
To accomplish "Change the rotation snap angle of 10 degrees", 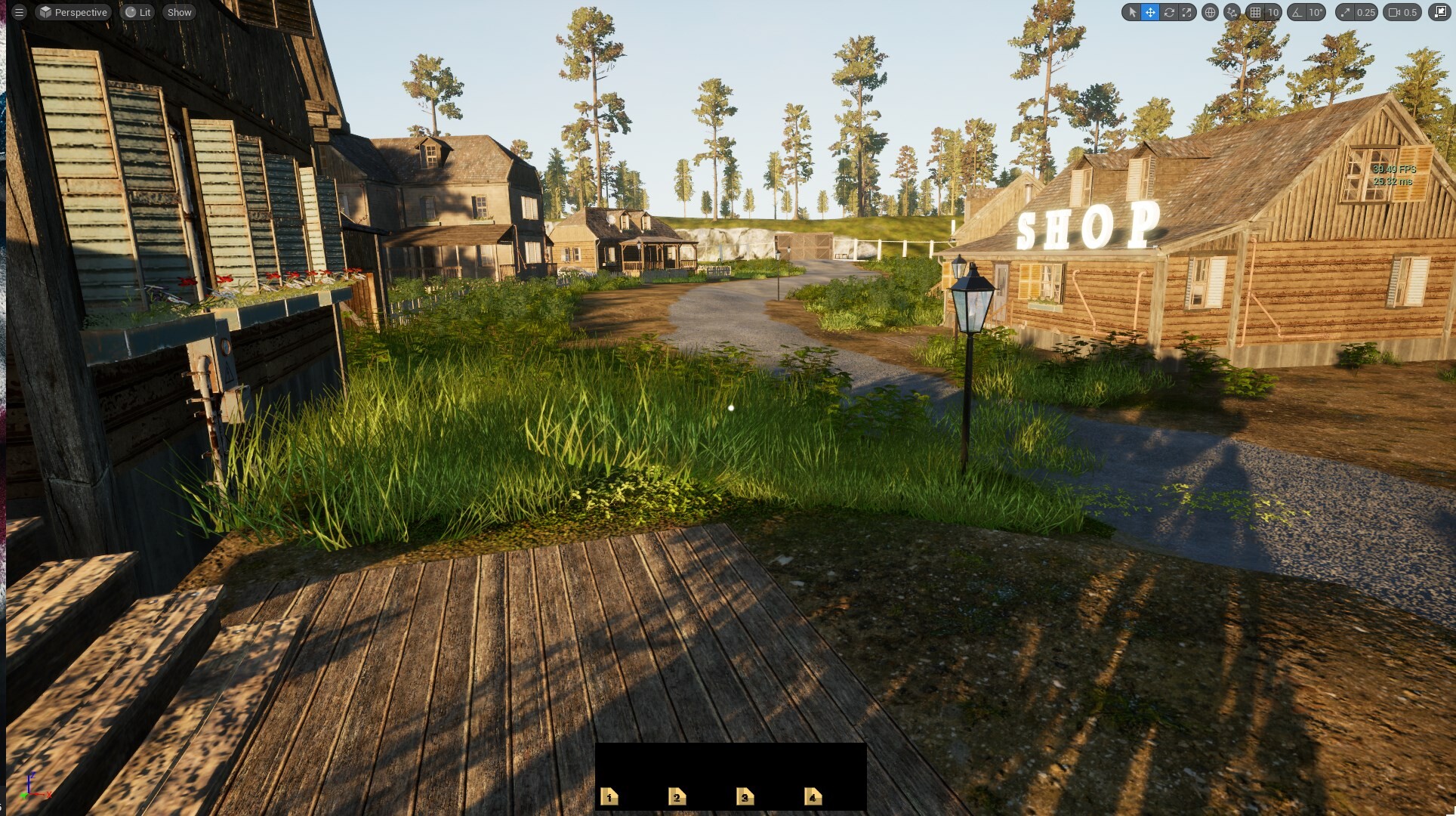I will tap(1316, 12).
